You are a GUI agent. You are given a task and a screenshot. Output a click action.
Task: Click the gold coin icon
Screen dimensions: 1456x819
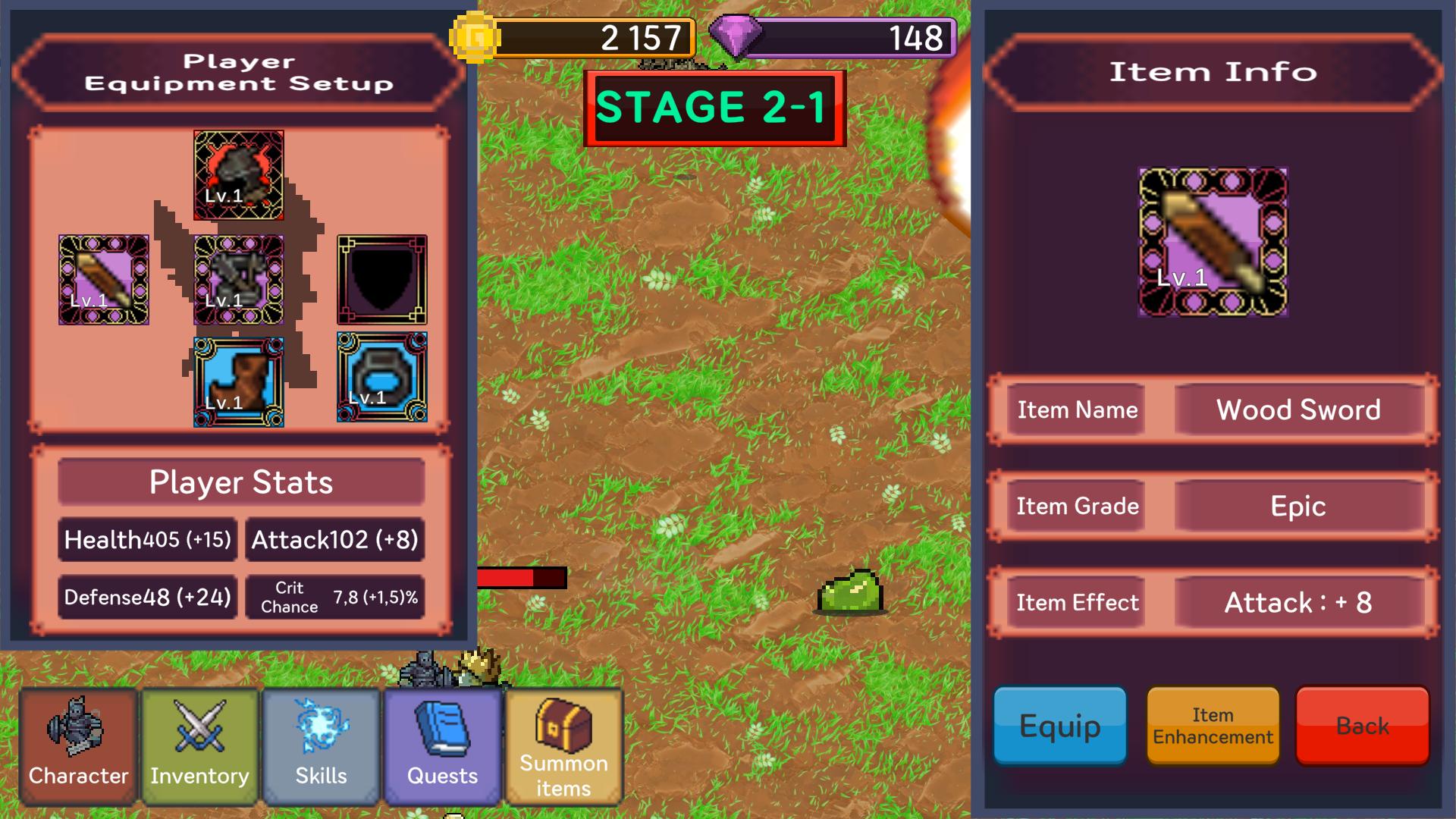pos(477,36)
